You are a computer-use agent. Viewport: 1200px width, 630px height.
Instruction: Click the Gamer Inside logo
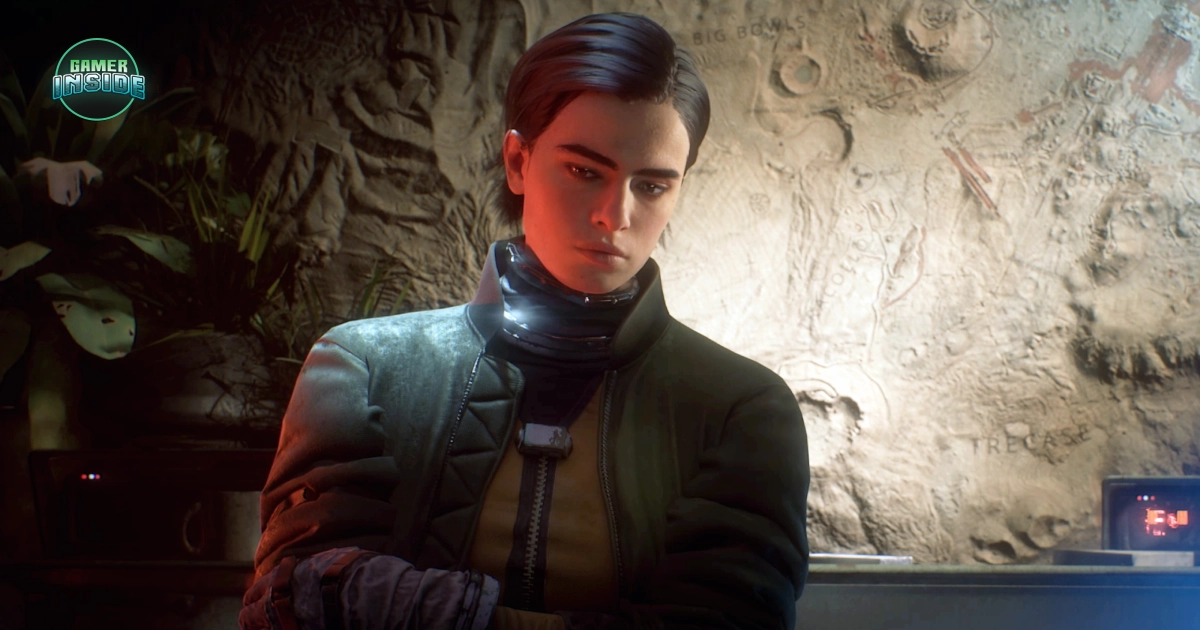[x=98, y=79]
